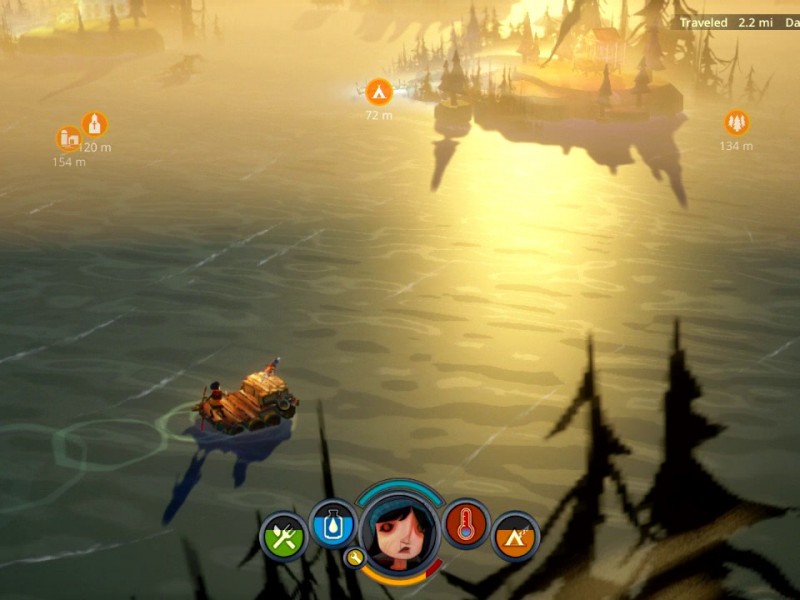Open the character portrait status
This screenshot has height=600, width=800.
pos(400,530)
